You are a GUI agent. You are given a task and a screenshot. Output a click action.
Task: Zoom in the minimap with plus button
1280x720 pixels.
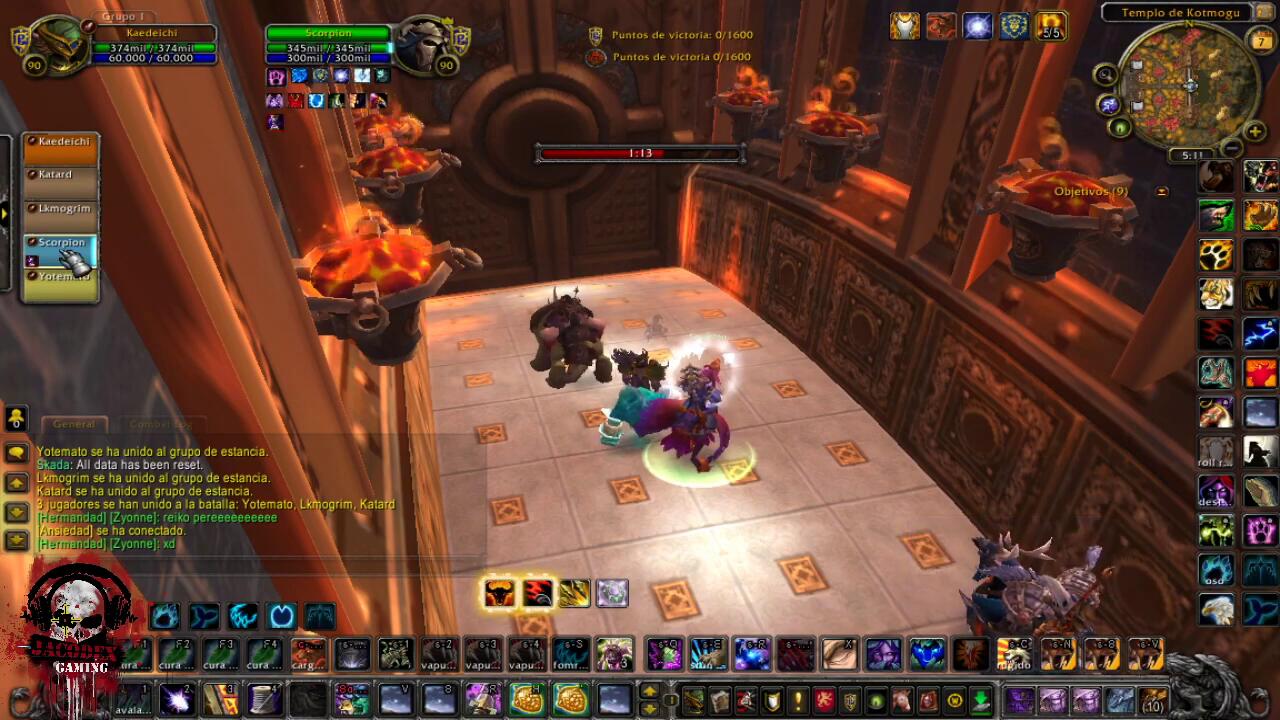click(x=1255, y=131)
